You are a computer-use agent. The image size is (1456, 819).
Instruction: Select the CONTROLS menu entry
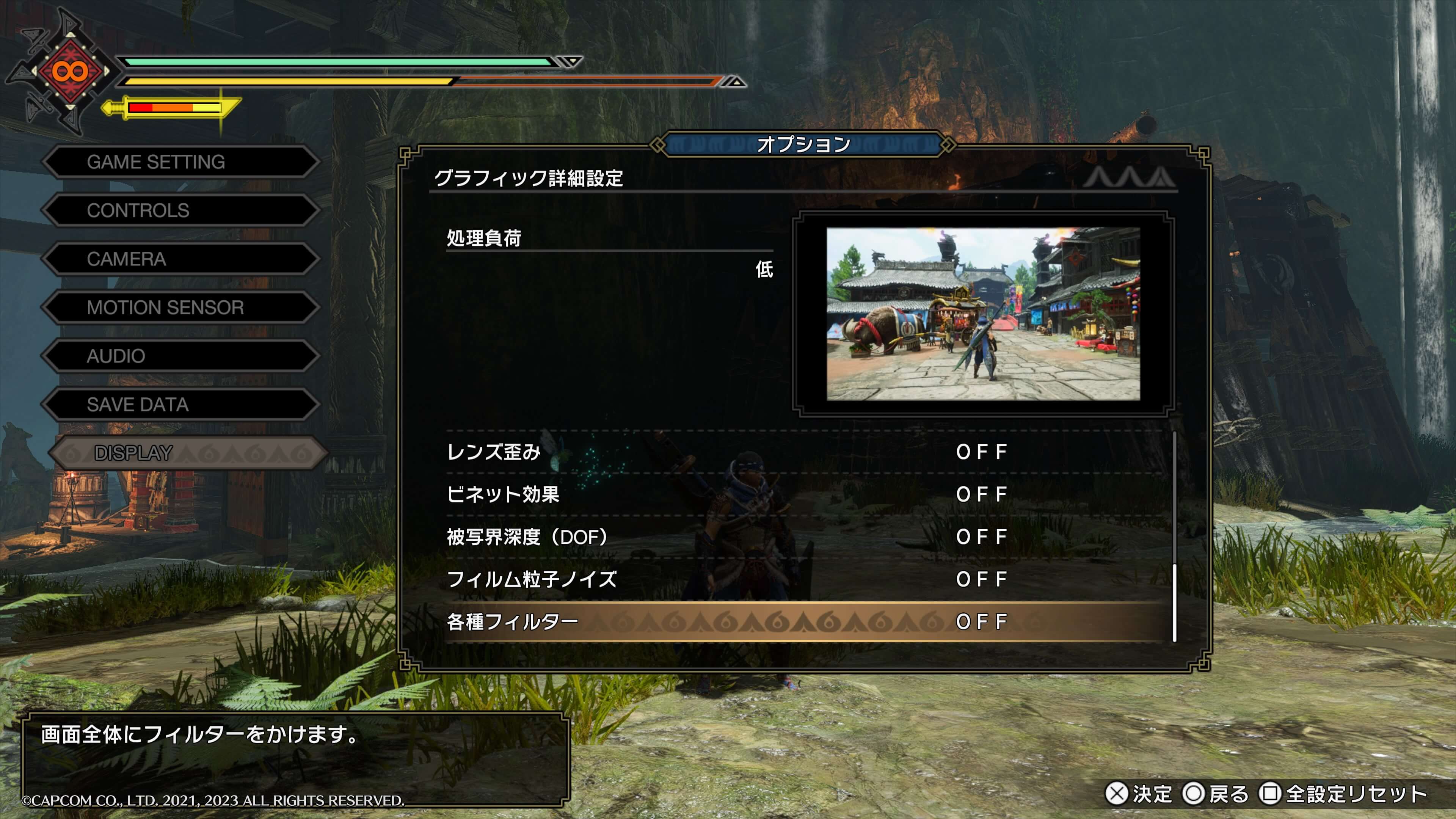tap(180, 211)
